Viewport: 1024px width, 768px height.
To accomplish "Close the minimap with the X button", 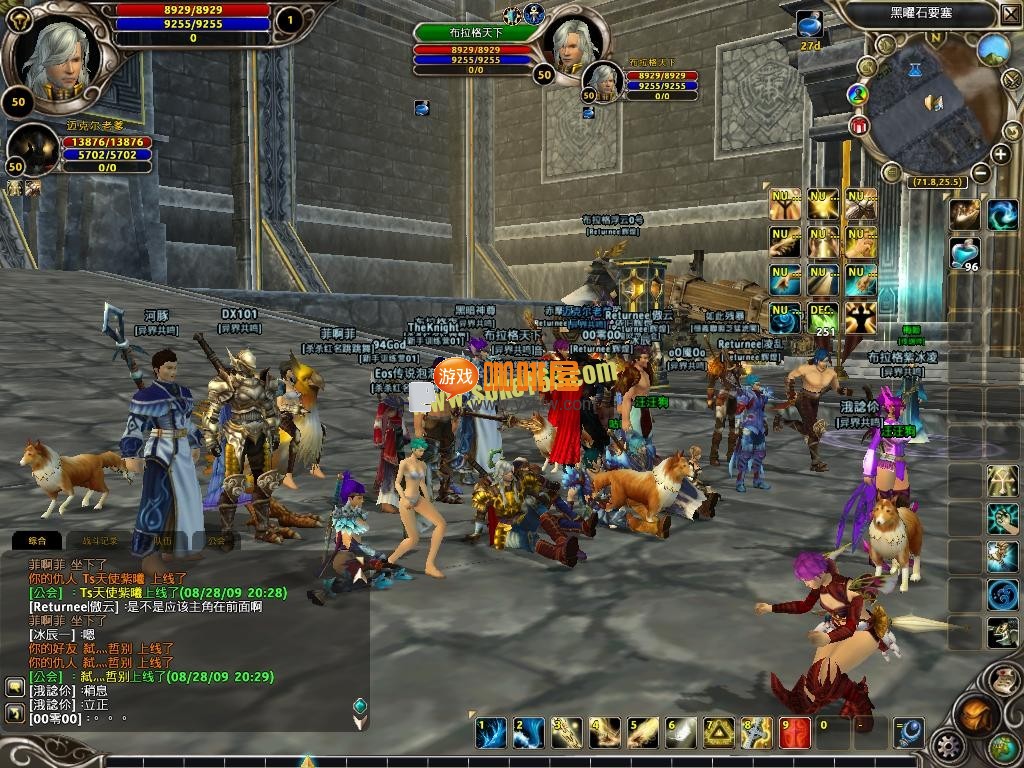I will pyautogui.click(x=1009, y=14).
